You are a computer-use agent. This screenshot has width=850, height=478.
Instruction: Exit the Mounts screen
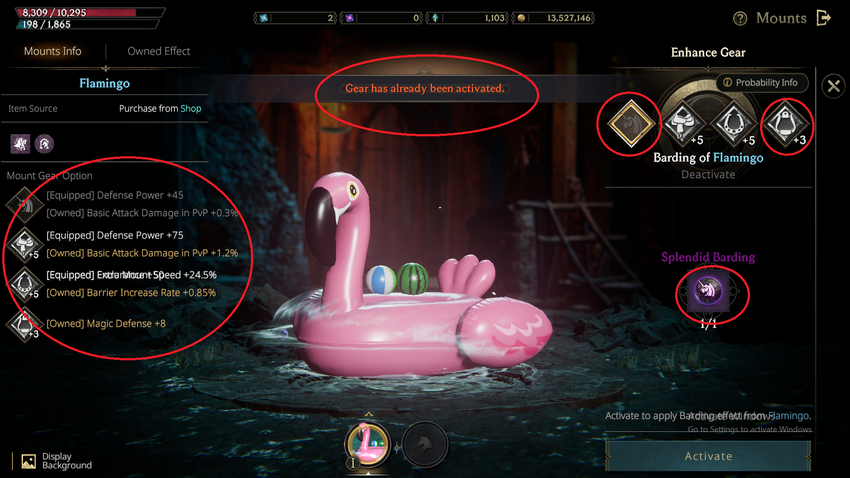824,18
